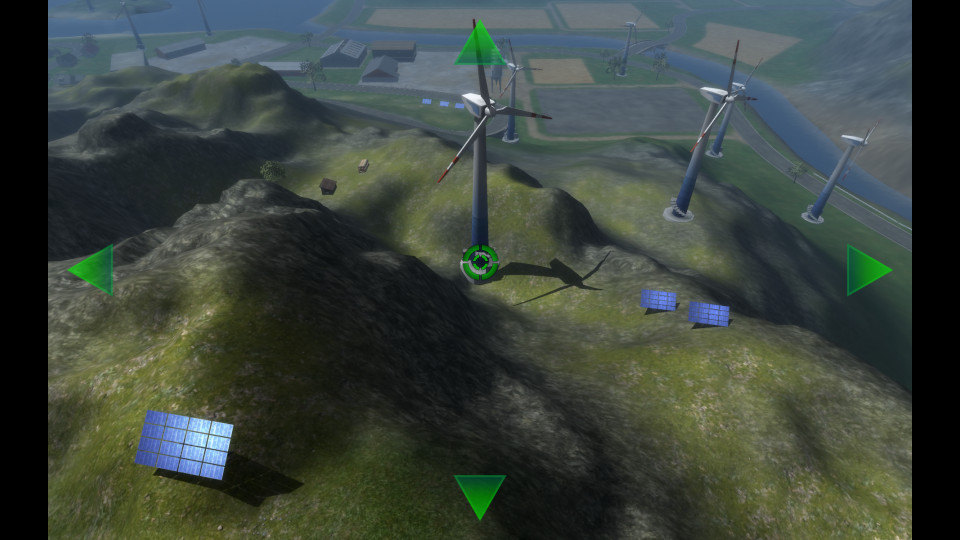This screenshot has width=960, height=540.
Task: Activate the green right arrow
Action: point(866,270)
